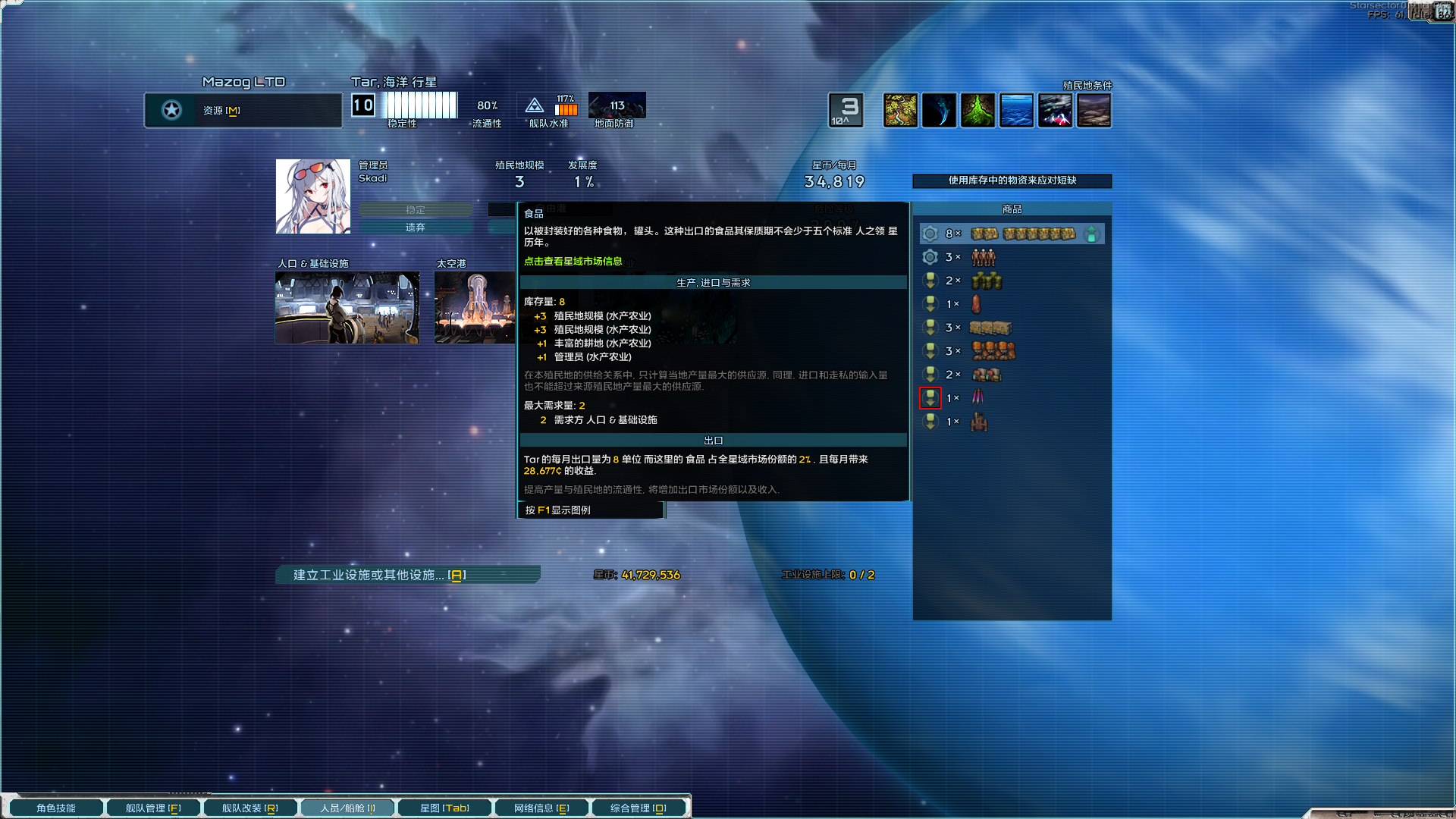Select the ocean world condition icon
This screenshot has height=819, width=1456.
click(1016, 110)
